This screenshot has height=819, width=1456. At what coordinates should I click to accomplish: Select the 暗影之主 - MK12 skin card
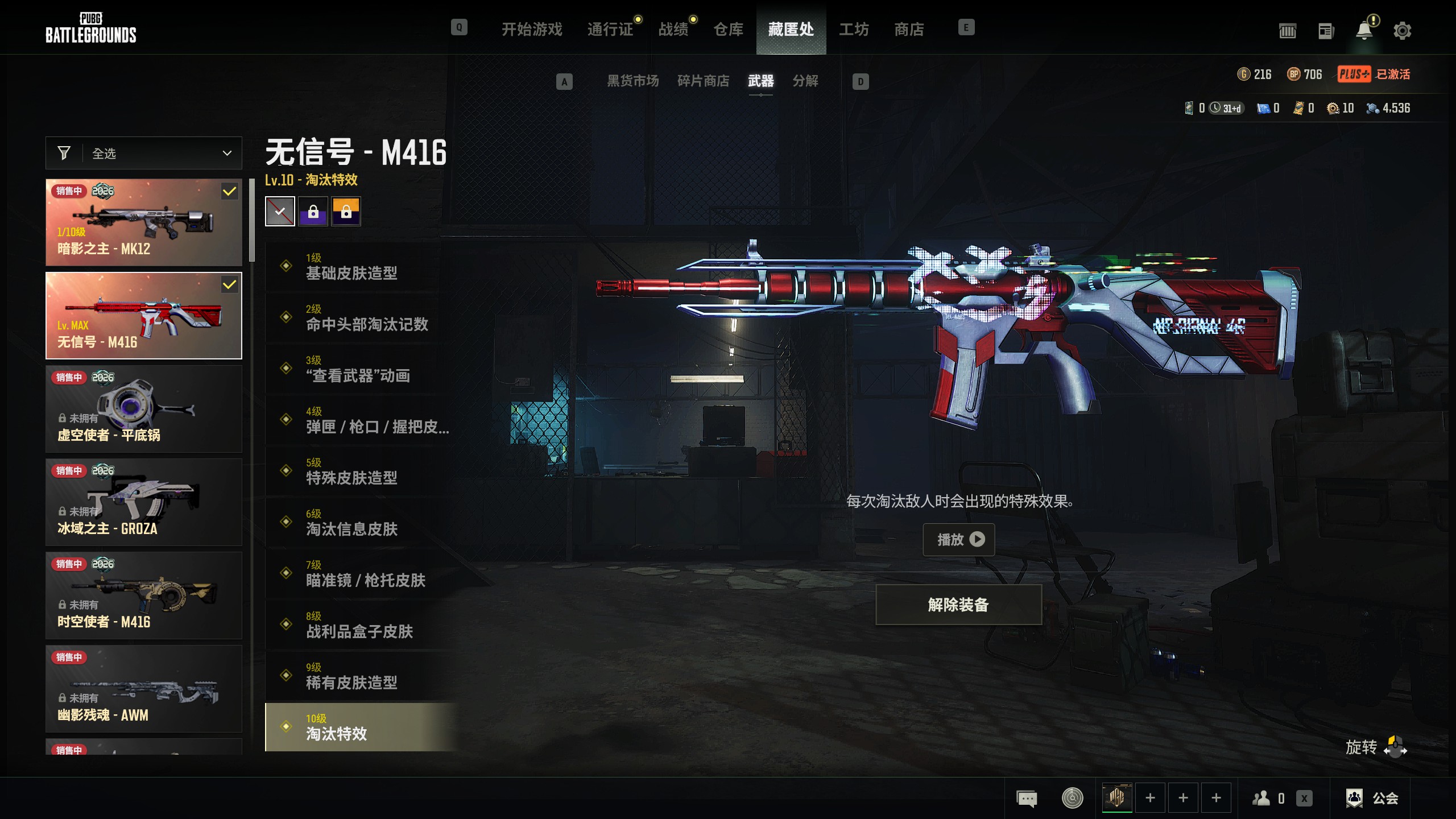point(144,222)
